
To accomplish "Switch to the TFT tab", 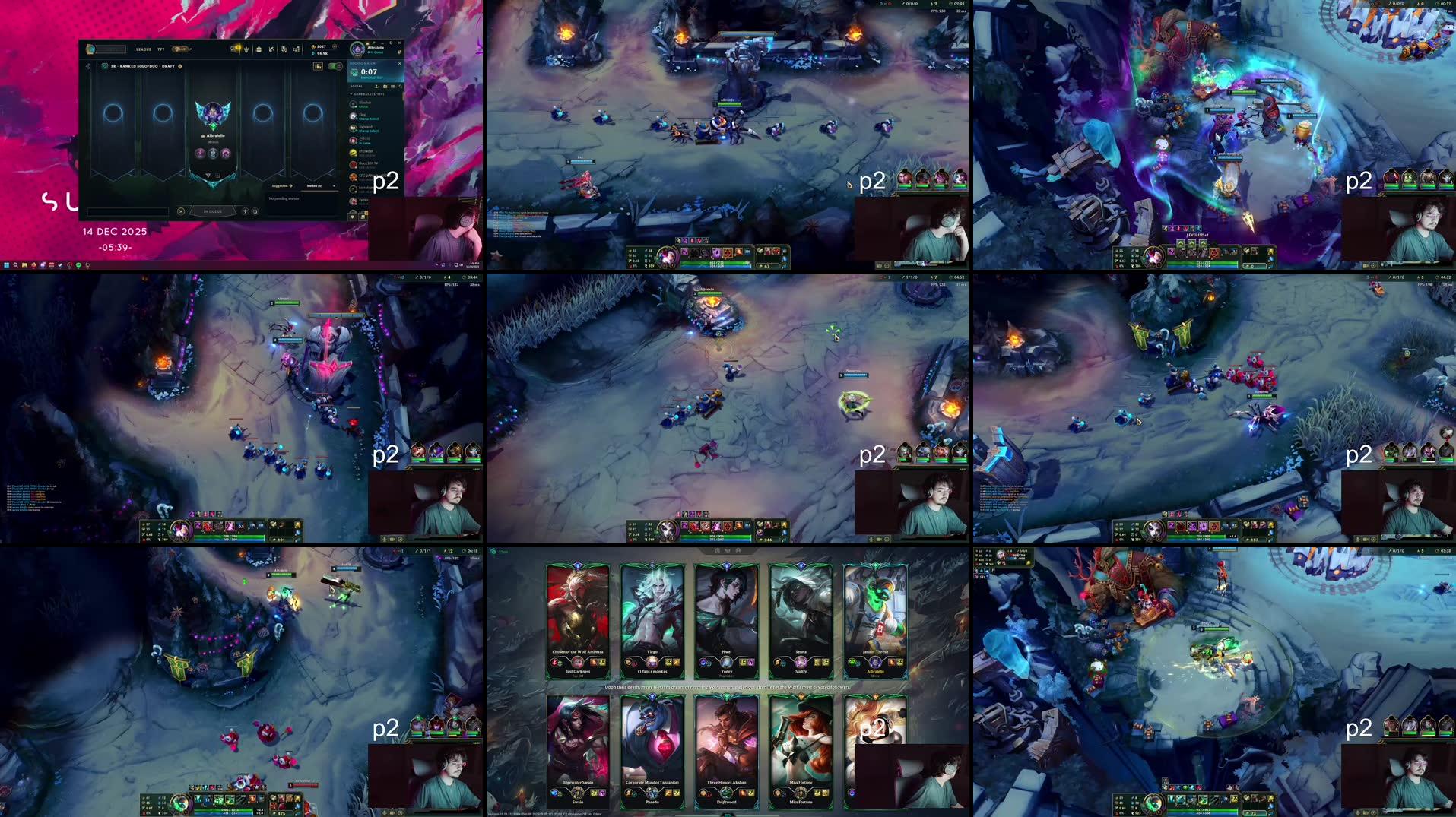I will (x=161, y=49).
